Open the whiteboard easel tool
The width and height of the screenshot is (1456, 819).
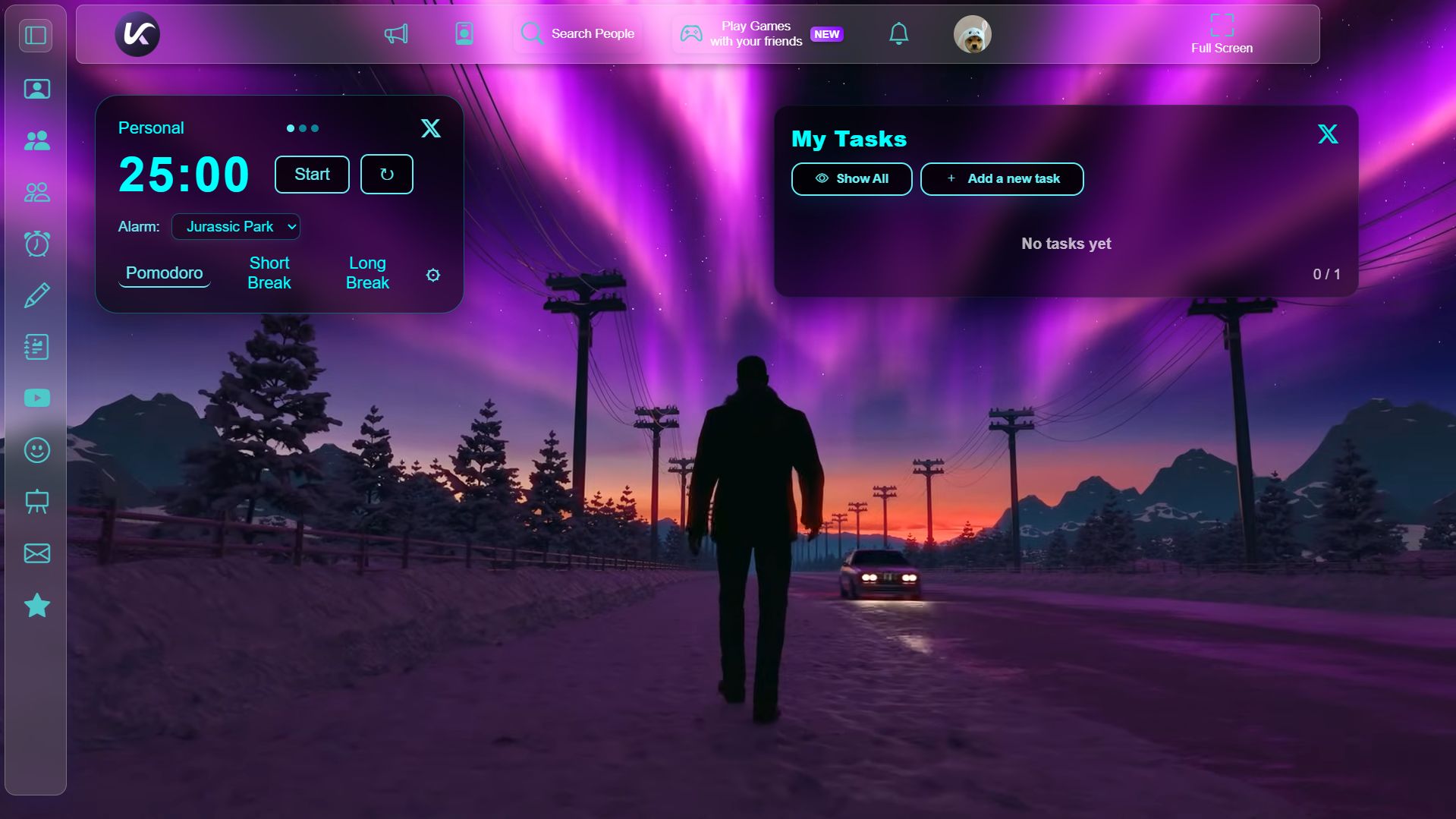(x=36, y=502)
